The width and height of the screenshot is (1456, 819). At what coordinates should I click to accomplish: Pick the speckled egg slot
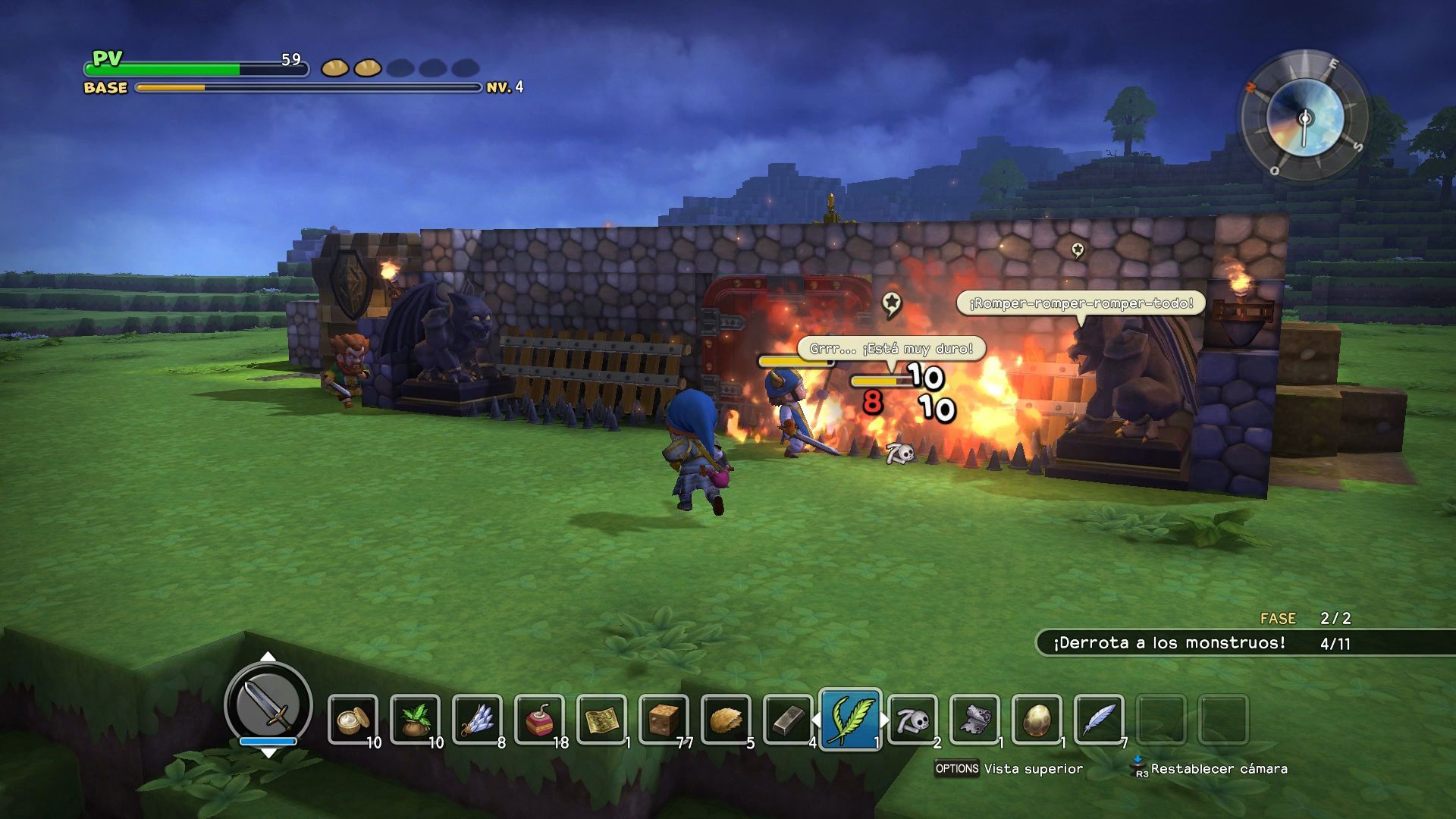coord(1037,719)
